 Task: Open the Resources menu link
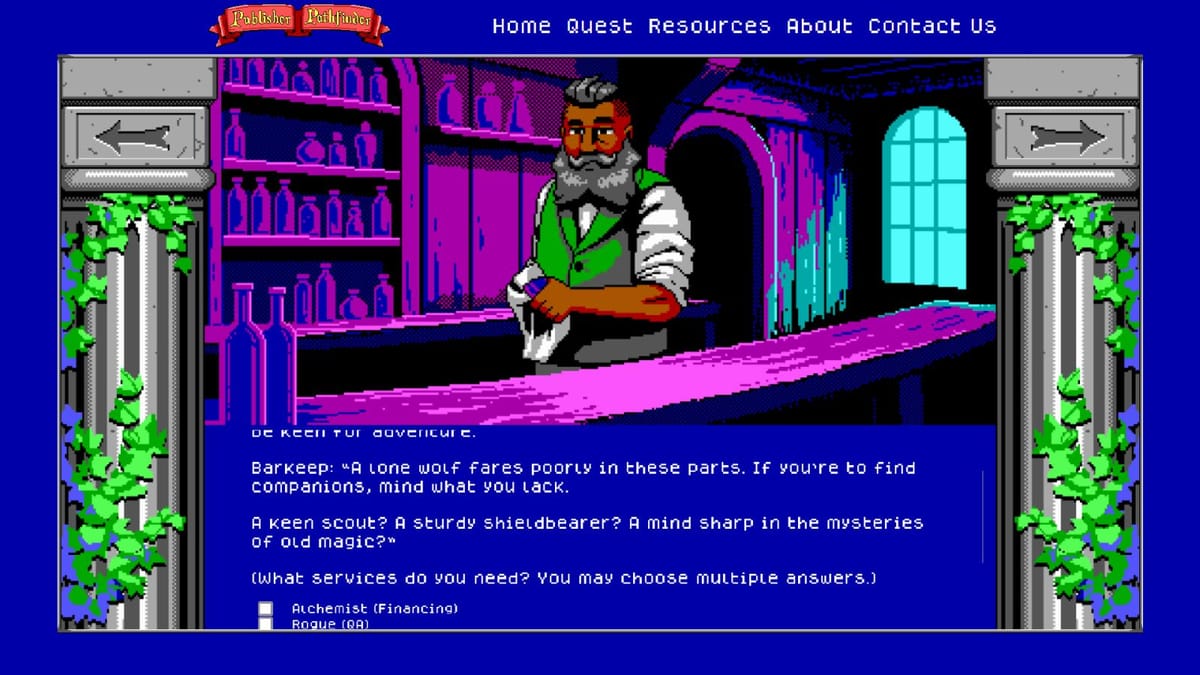point(709,27)
